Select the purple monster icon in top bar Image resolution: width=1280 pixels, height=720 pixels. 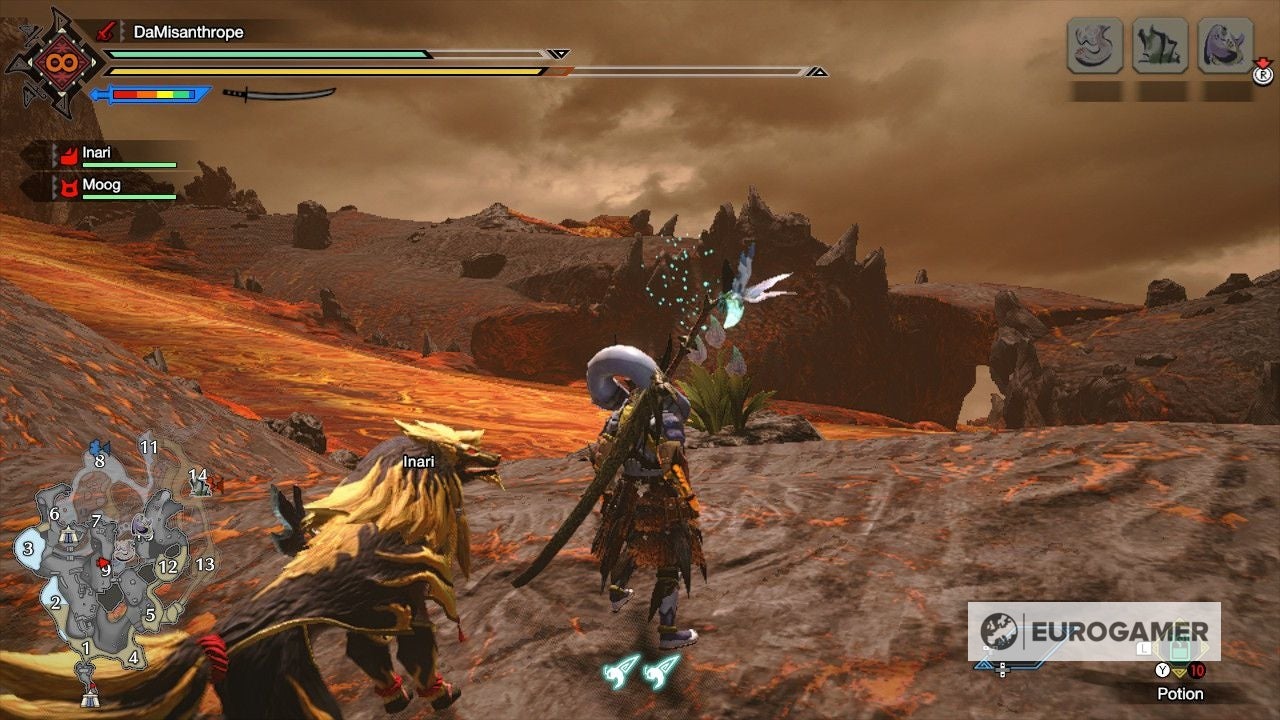(x=1225, y=46)
